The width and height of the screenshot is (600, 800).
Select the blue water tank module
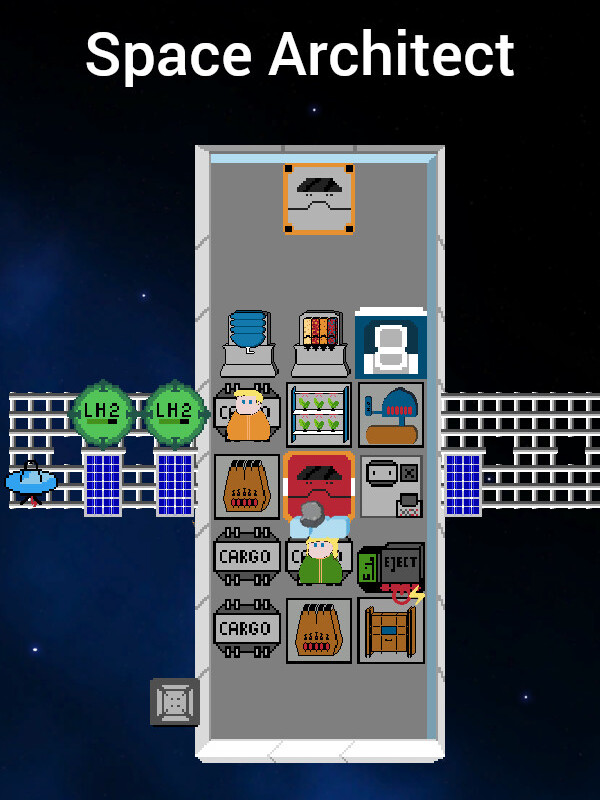click(x=248, y=342)
